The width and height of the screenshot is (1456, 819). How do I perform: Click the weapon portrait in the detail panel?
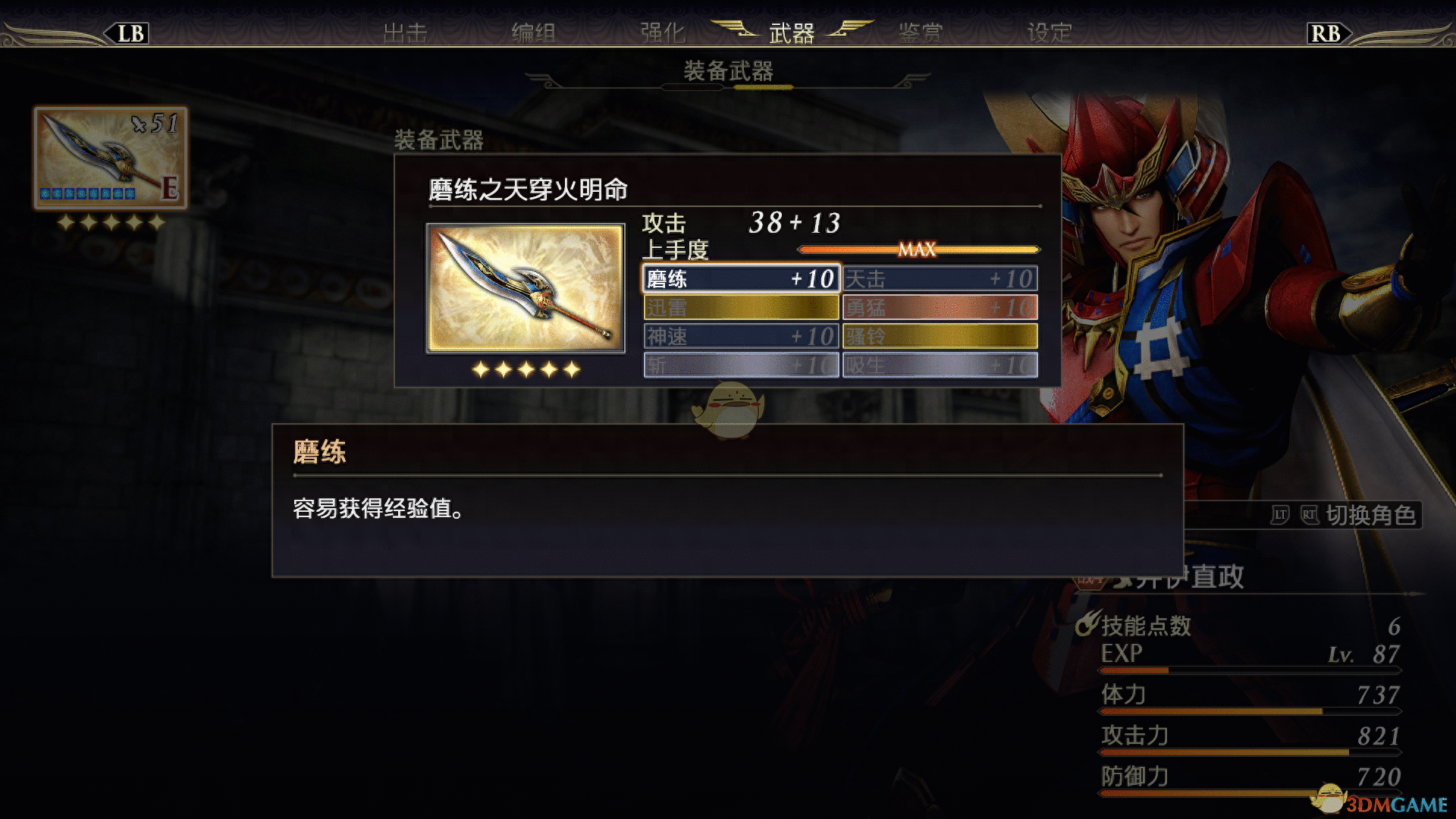(x=526, y=288)
